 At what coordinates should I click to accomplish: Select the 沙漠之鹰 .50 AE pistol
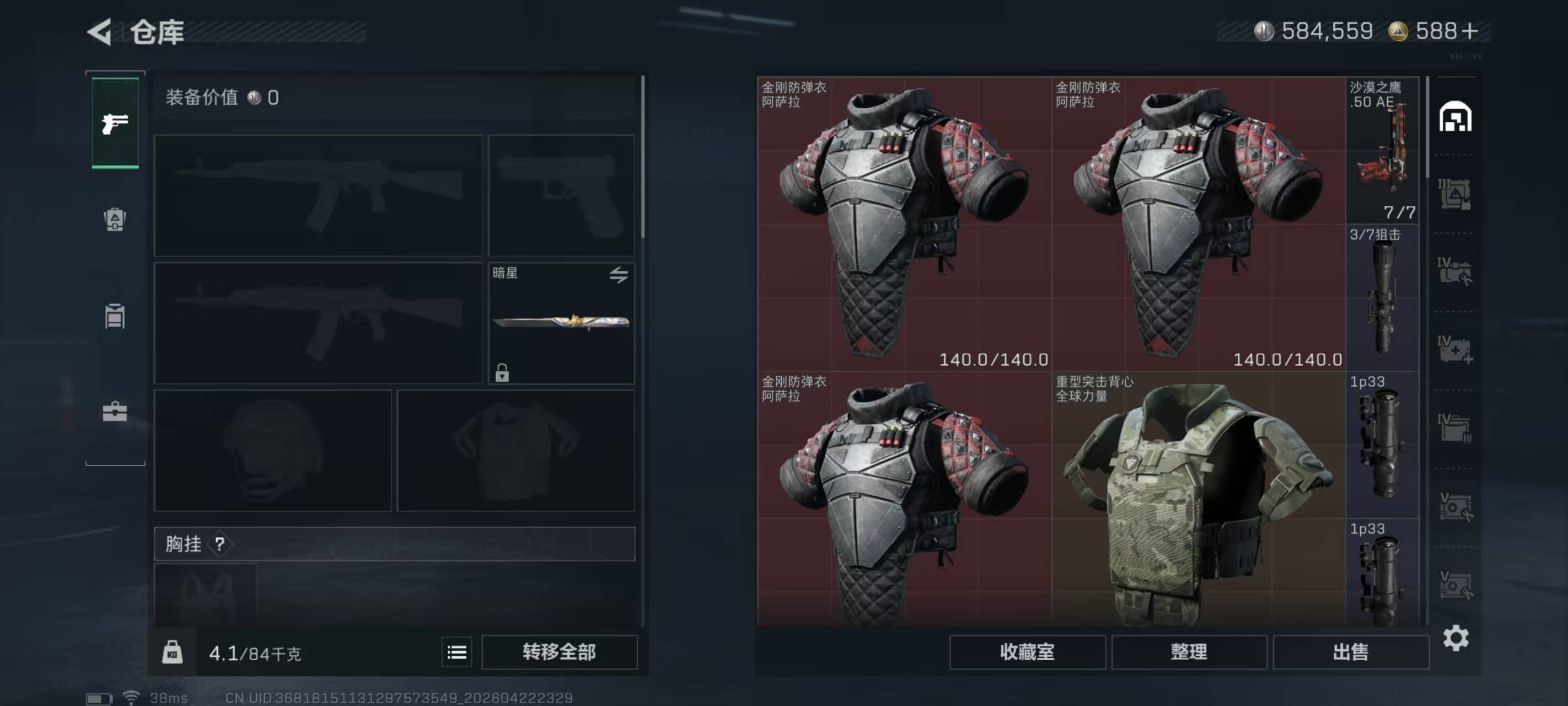tap(1382, 150)
